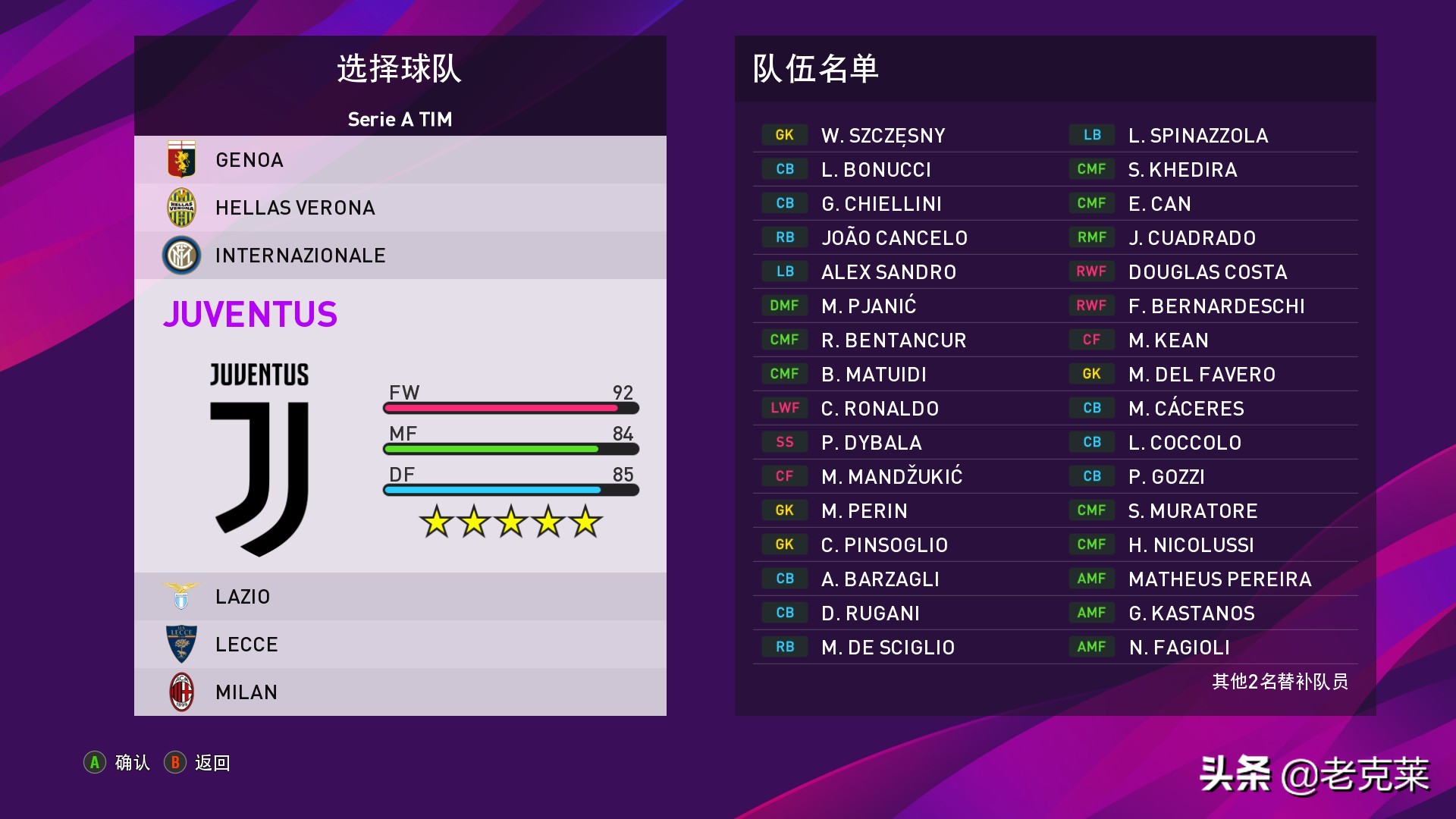Click the Genoa club crest icon

click(182, 159)
